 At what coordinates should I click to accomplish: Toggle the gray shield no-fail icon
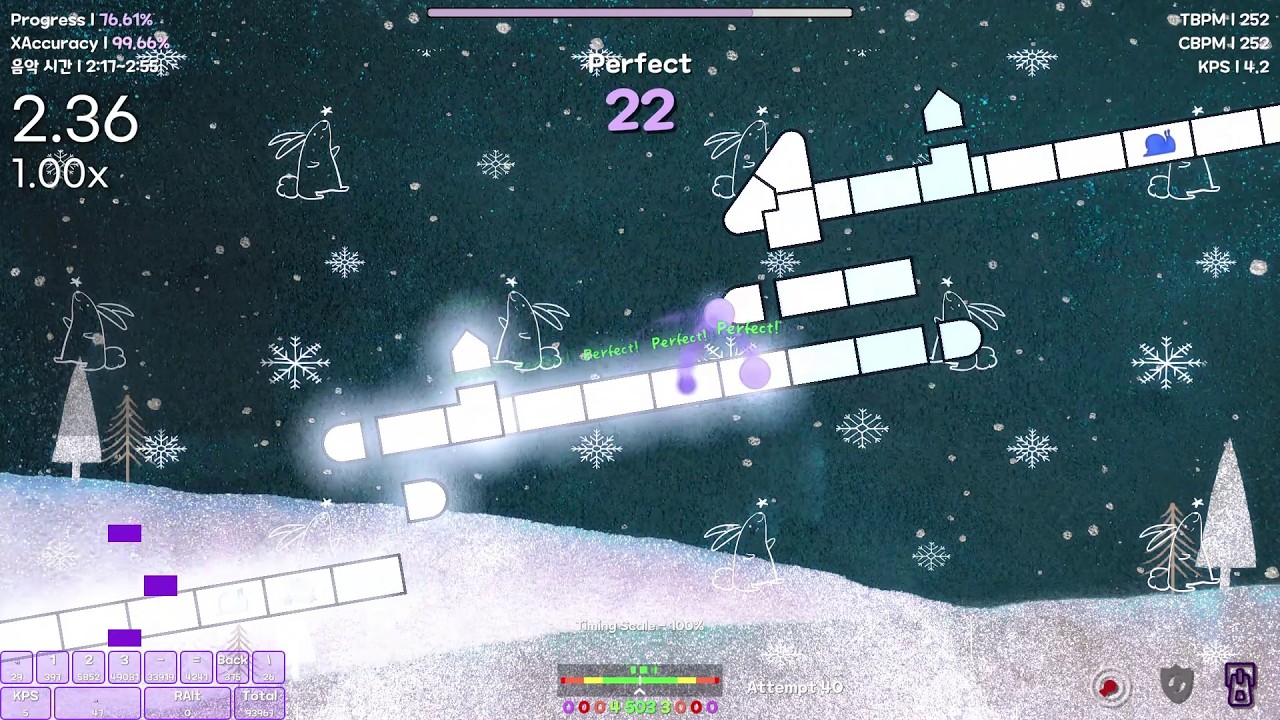1177,685
